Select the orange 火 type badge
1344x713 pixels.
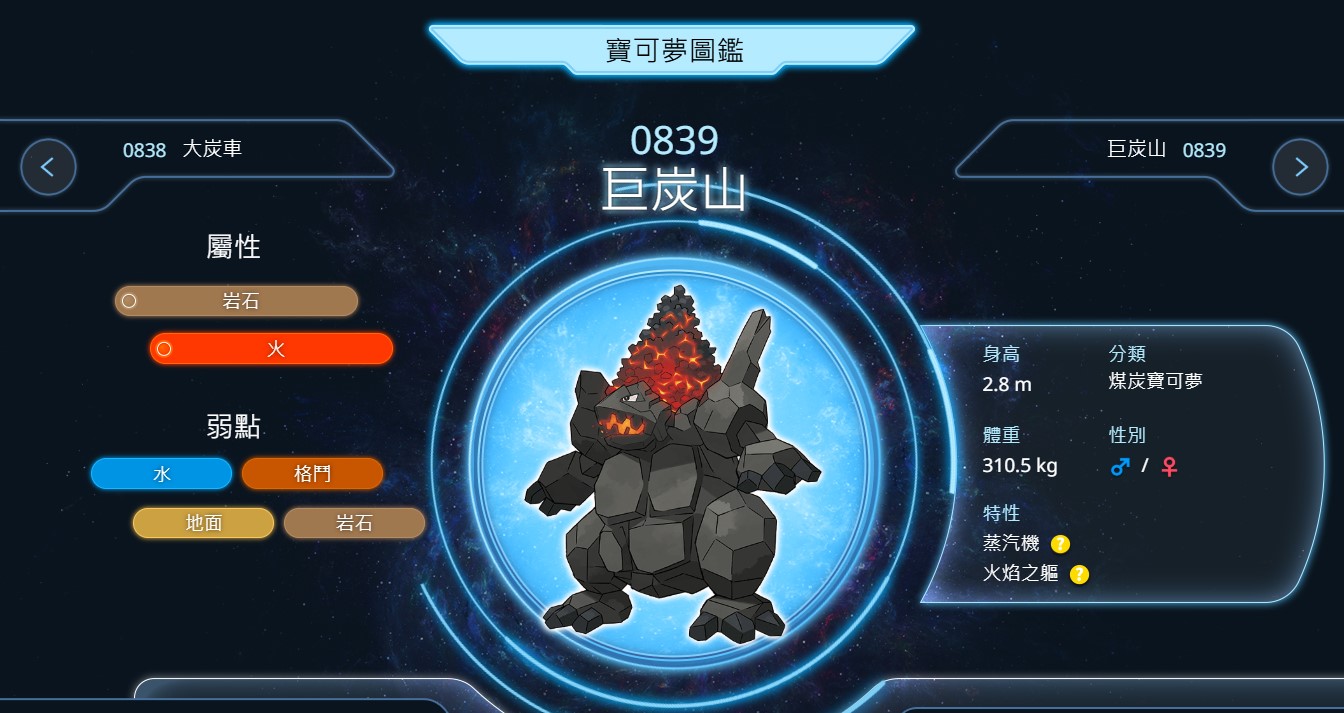pos(271,349)
